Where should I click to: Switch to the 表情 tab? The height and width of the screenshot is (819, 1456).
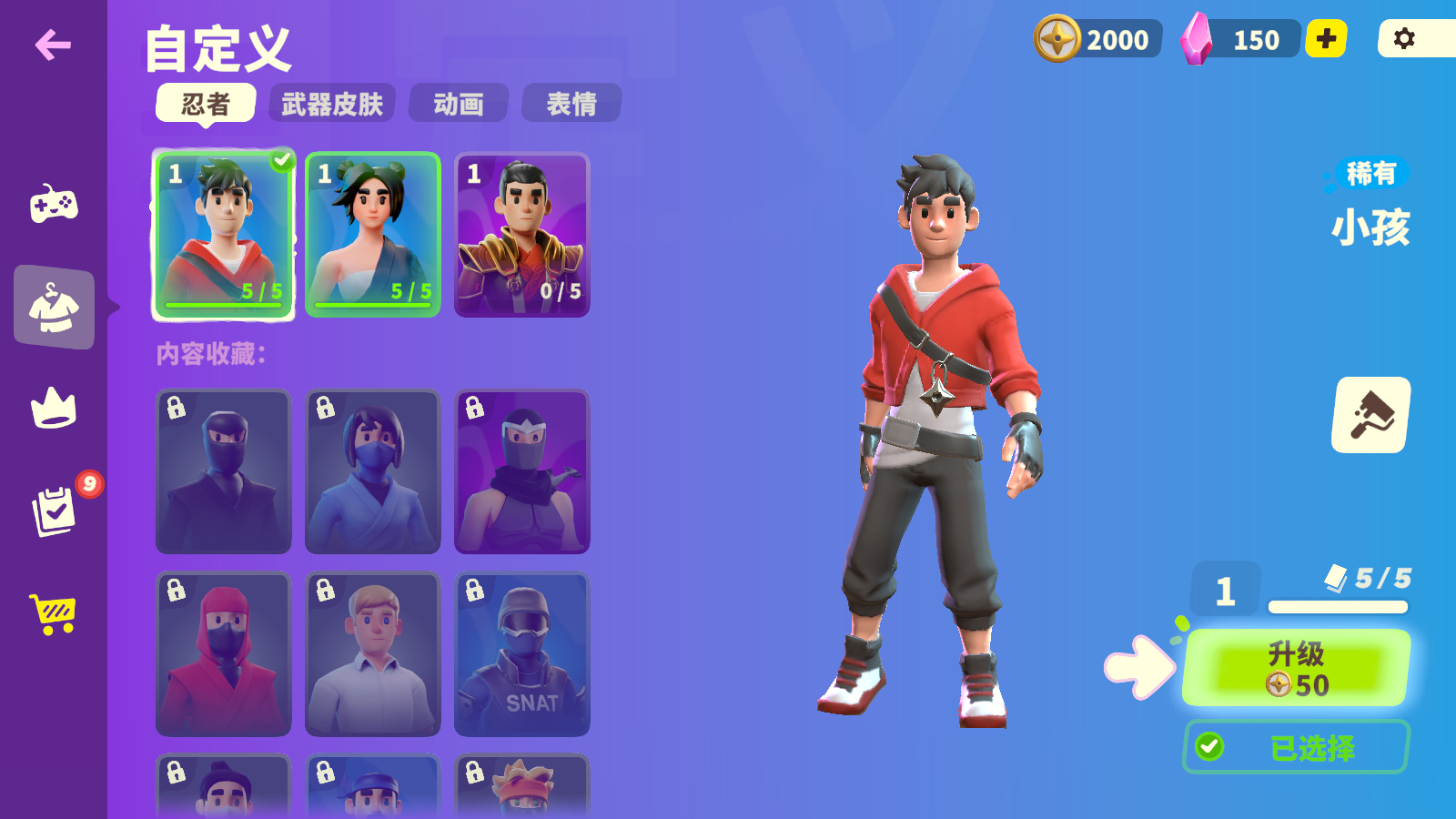[x=571, y=104]
